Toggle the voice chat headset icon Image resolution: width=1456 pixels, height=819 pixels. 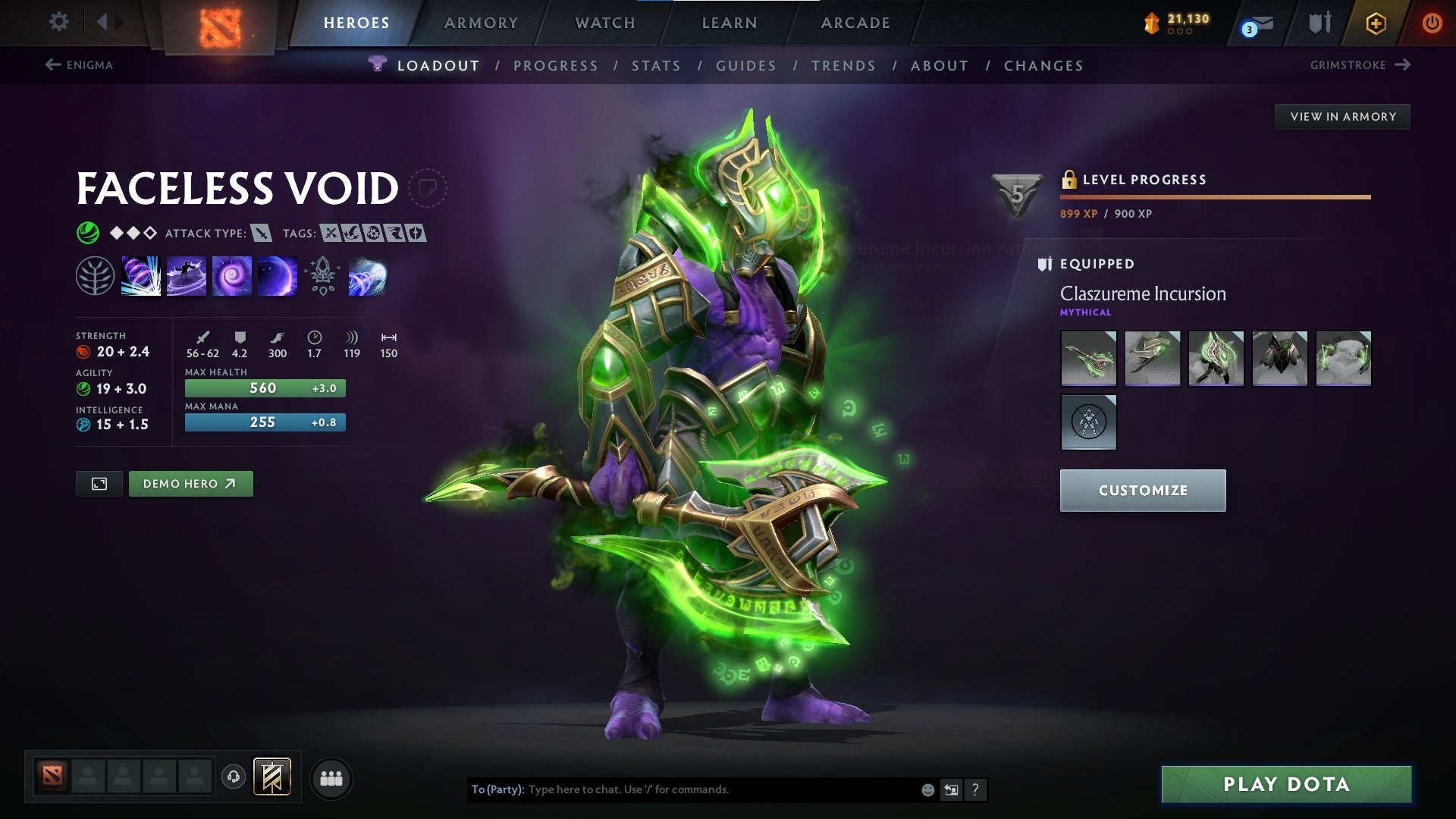[235, 777]
